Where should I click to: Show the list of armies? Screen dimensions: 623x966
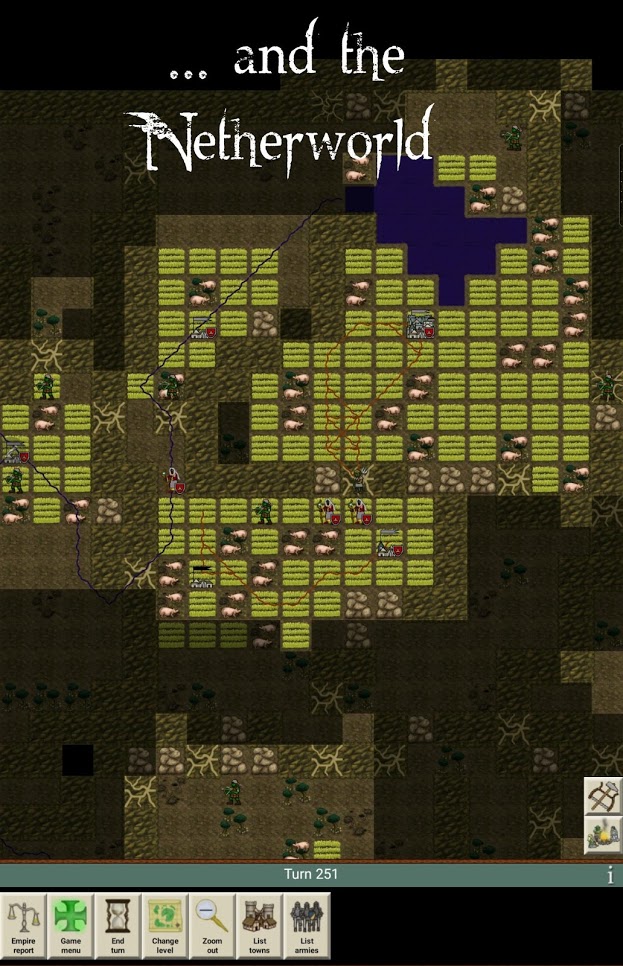[306, 925]
